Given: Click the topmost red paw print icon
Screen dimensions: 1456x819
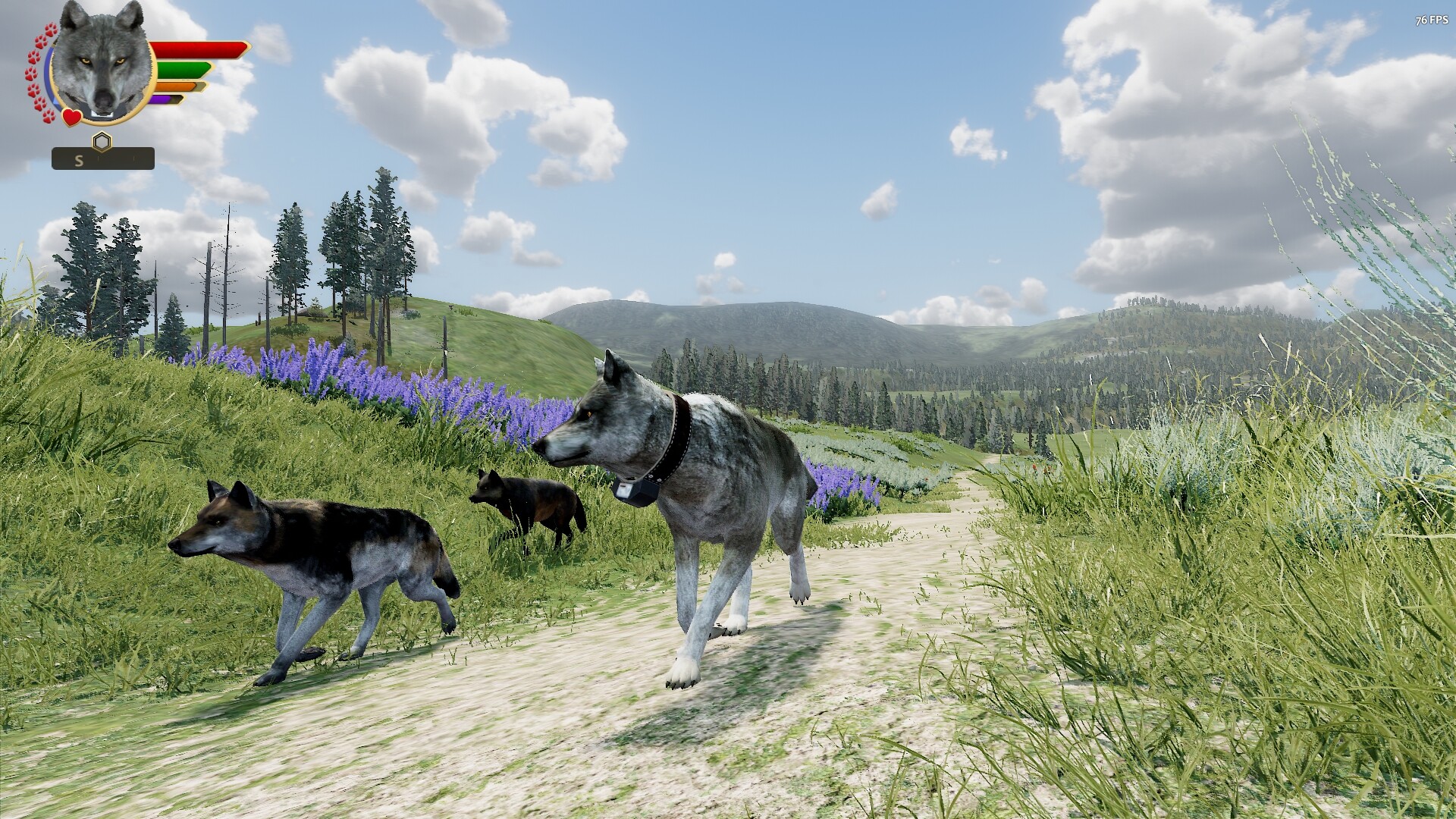Looking at the screenshot, I should pos(51,30).
